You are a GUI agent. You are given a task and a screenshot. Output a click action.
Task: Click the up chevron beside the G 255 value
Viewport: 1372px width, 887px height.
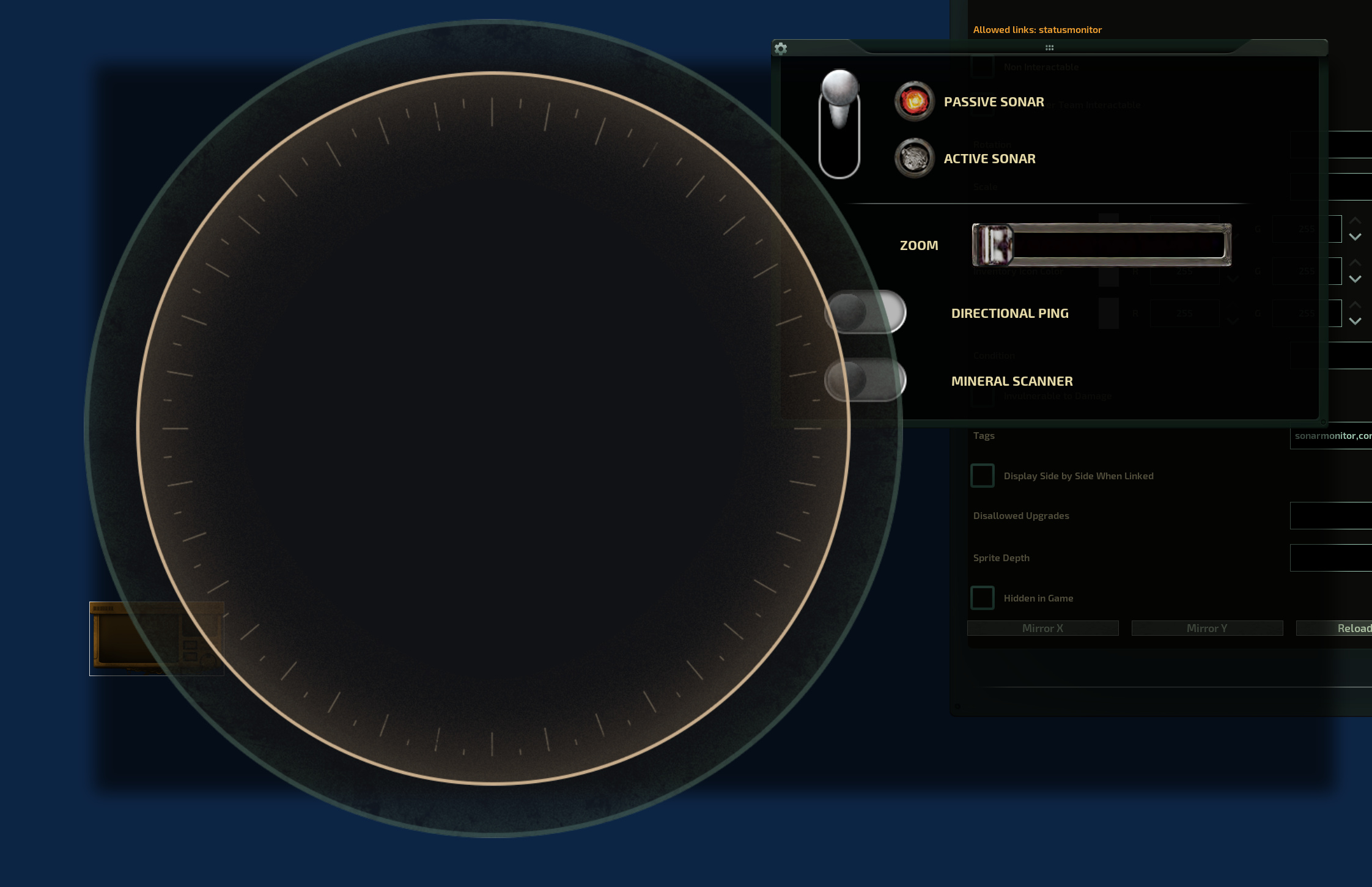click(x=1355, y=221)
